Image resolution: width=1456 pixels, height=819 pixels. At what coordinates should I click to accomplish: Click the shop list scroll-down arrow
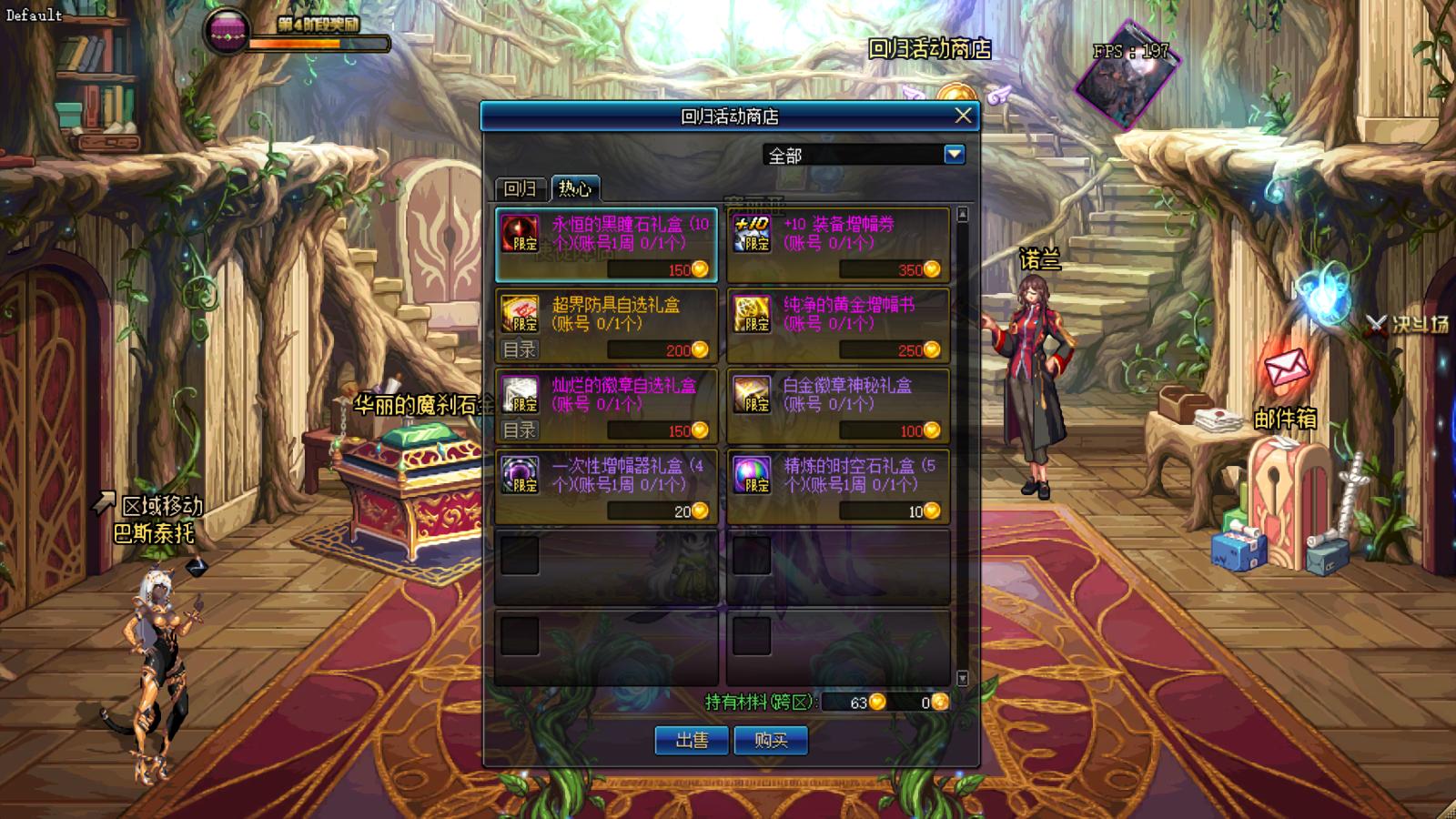[x=963, y=679]
